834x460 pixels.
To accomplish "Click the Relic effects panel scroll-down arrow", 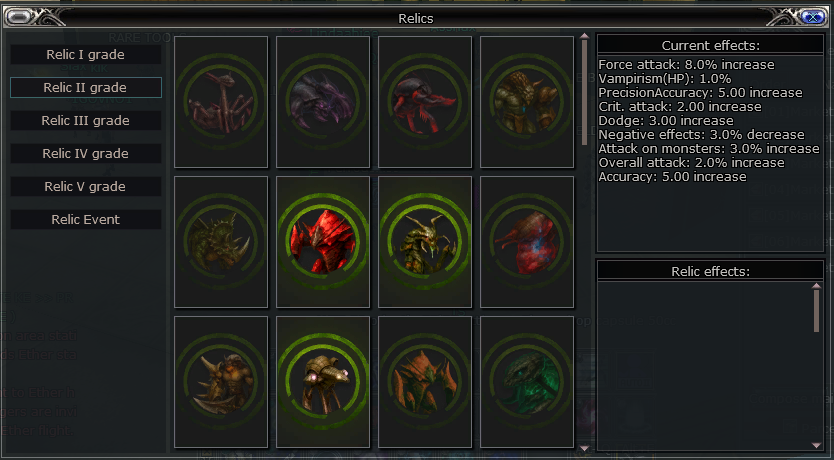I will [x=817, y=445].
